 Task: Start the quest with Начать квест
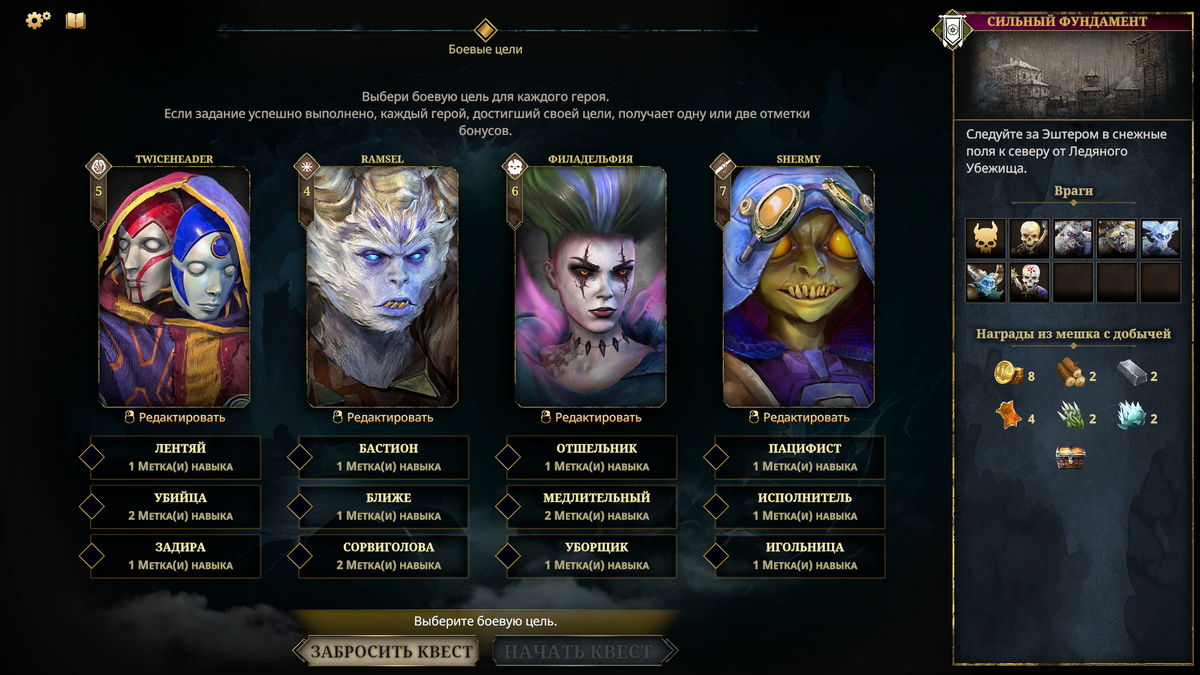pos(579,652)
